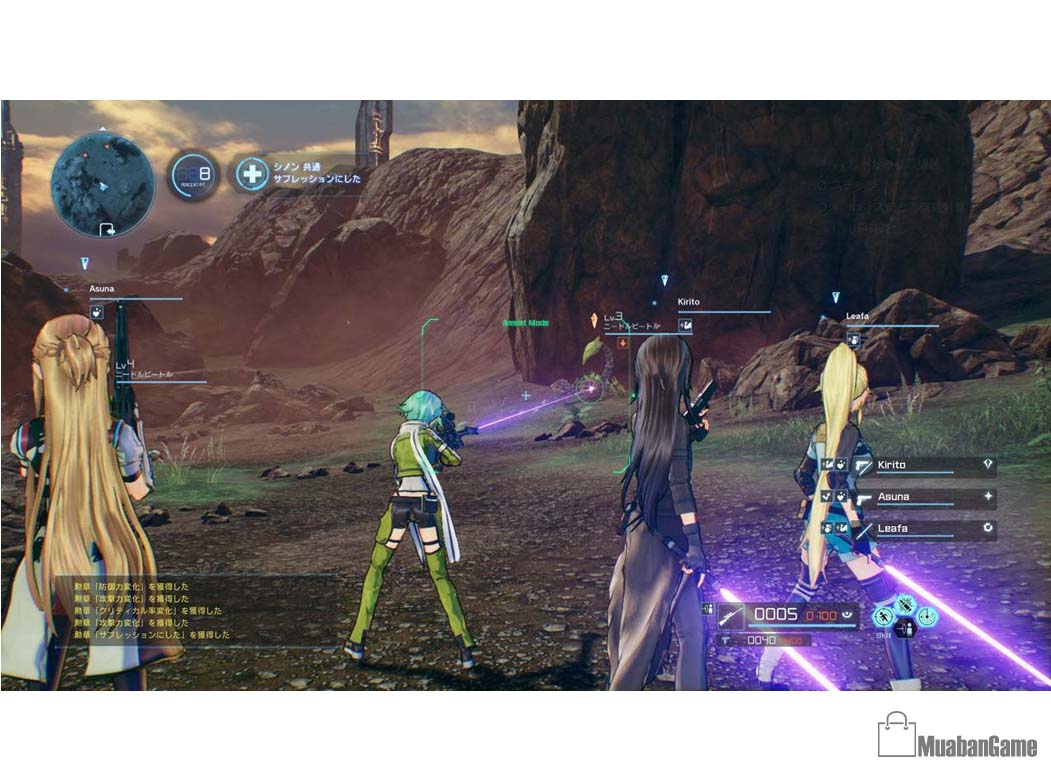Screen dimensions: 1051x780
Task: Choose the sniper rifle weapon slot
Action: tap(731, 615)
